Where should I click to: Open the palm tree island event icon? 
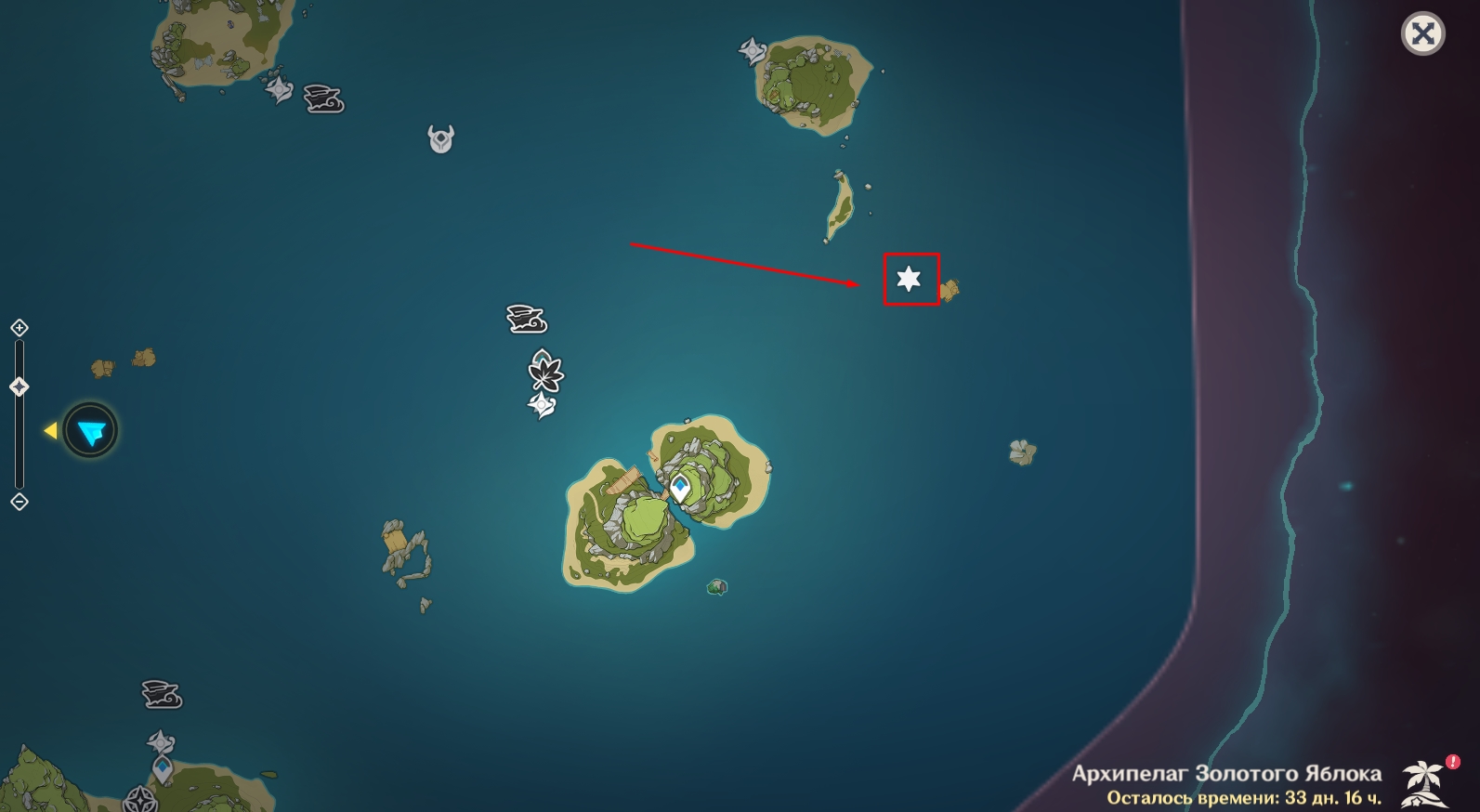click(x=1422, y=782)
